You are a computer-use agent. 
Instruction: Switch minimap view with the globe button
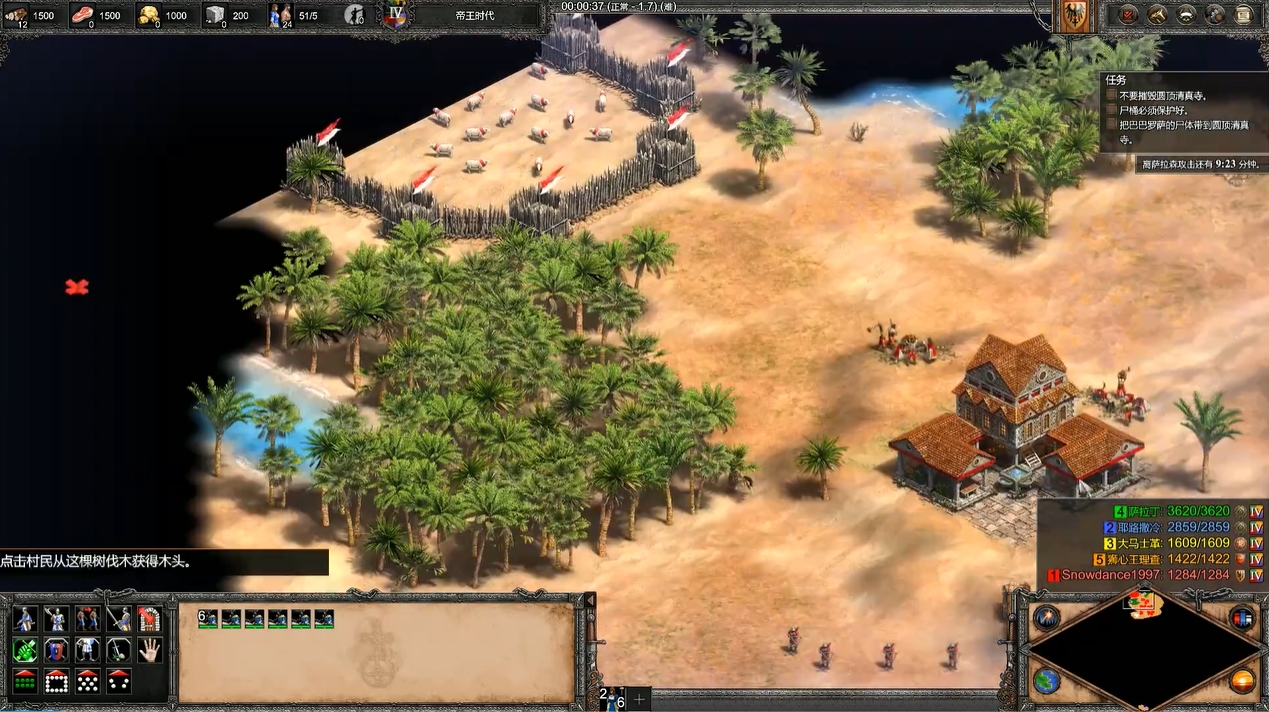(x=1047, y=681)
